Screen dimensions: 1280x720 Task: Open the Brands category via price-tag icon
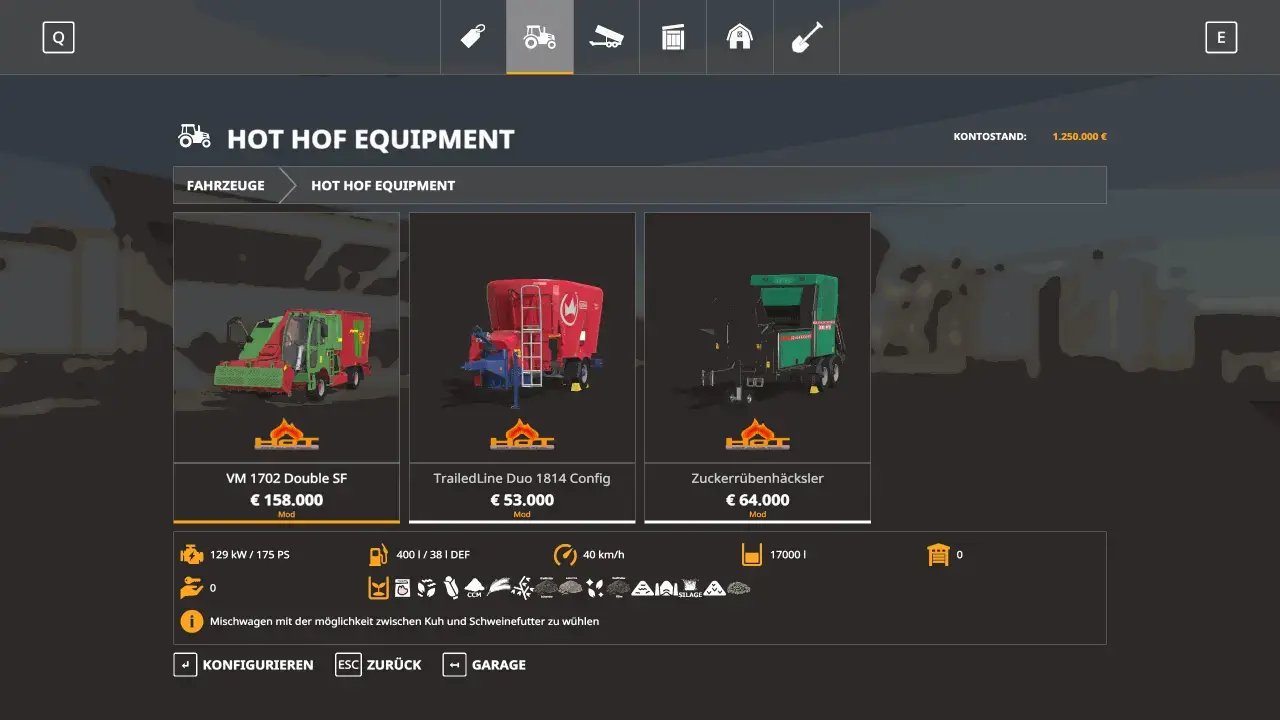[472, 37]
